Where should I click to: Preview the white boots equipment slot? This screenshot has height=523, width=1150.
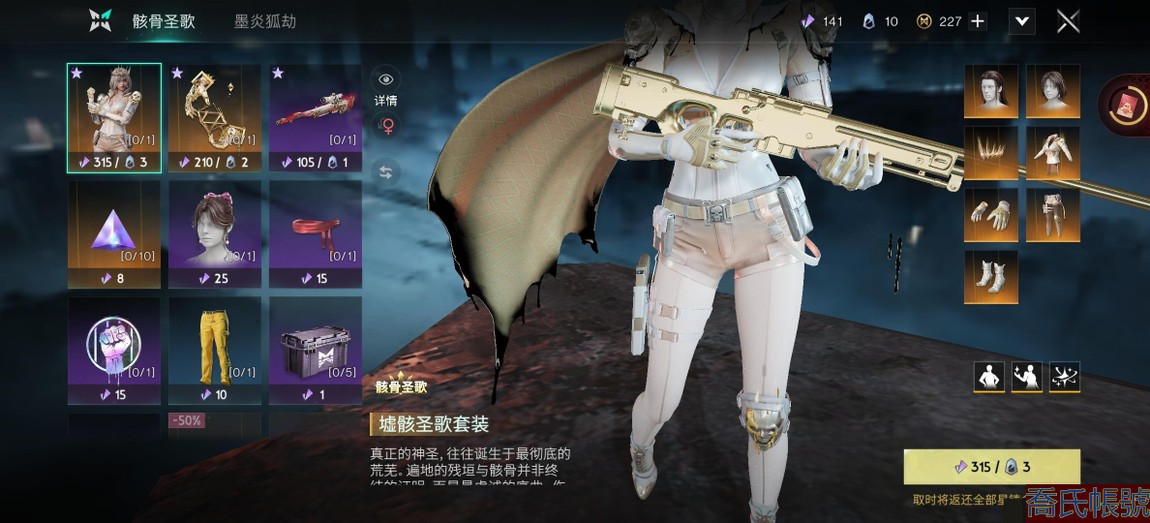point(991,277)
